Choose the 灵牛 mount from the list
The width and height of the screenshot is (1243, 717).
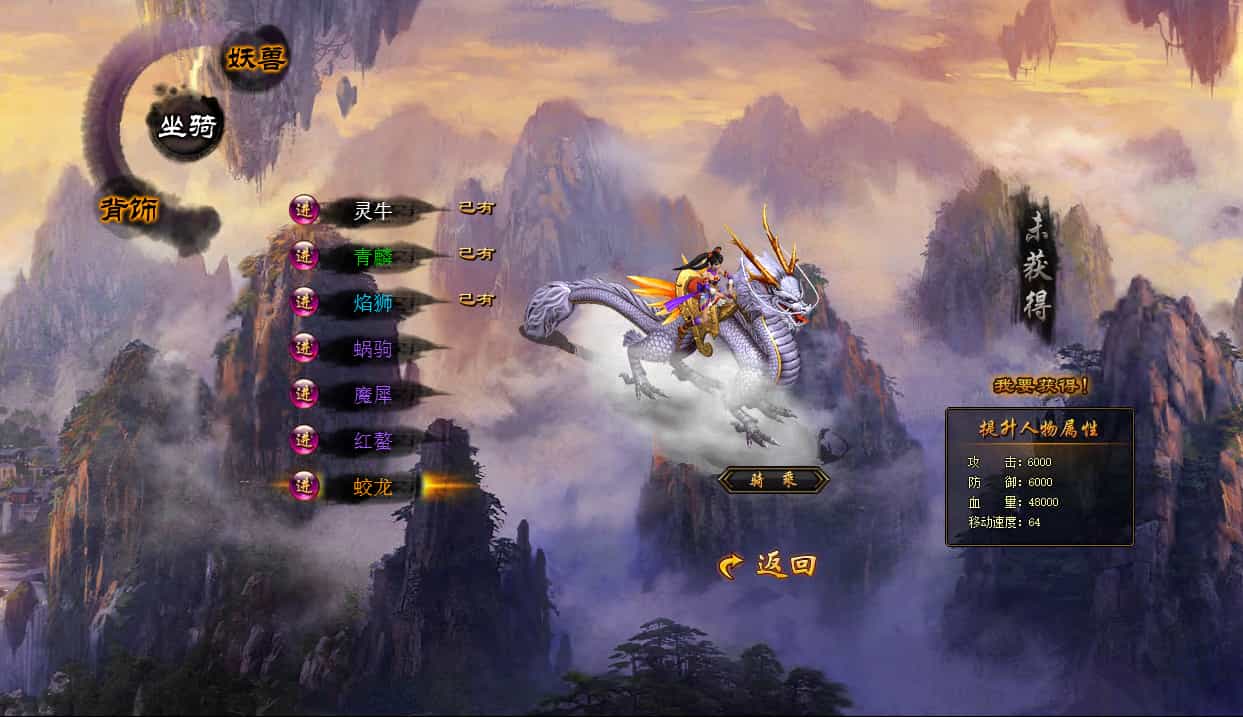tap(372, 211)
